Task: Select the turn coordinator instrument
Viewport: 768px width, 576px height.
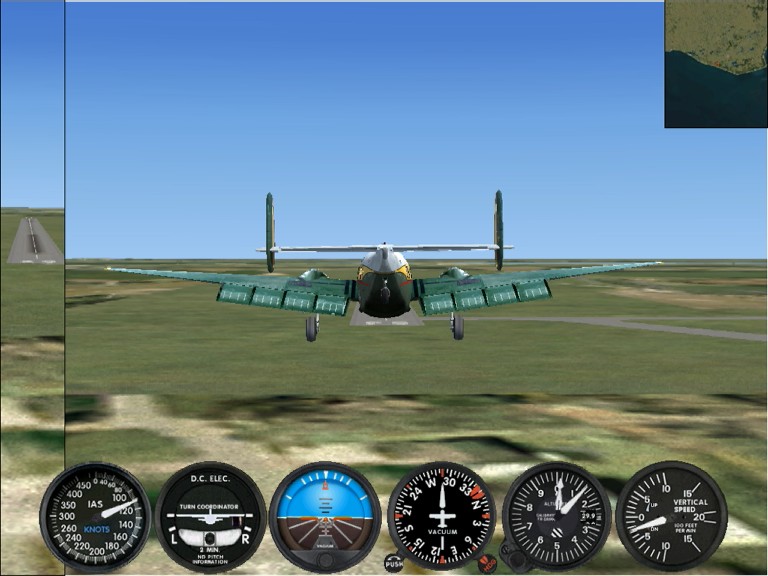Action: (210, 516)
